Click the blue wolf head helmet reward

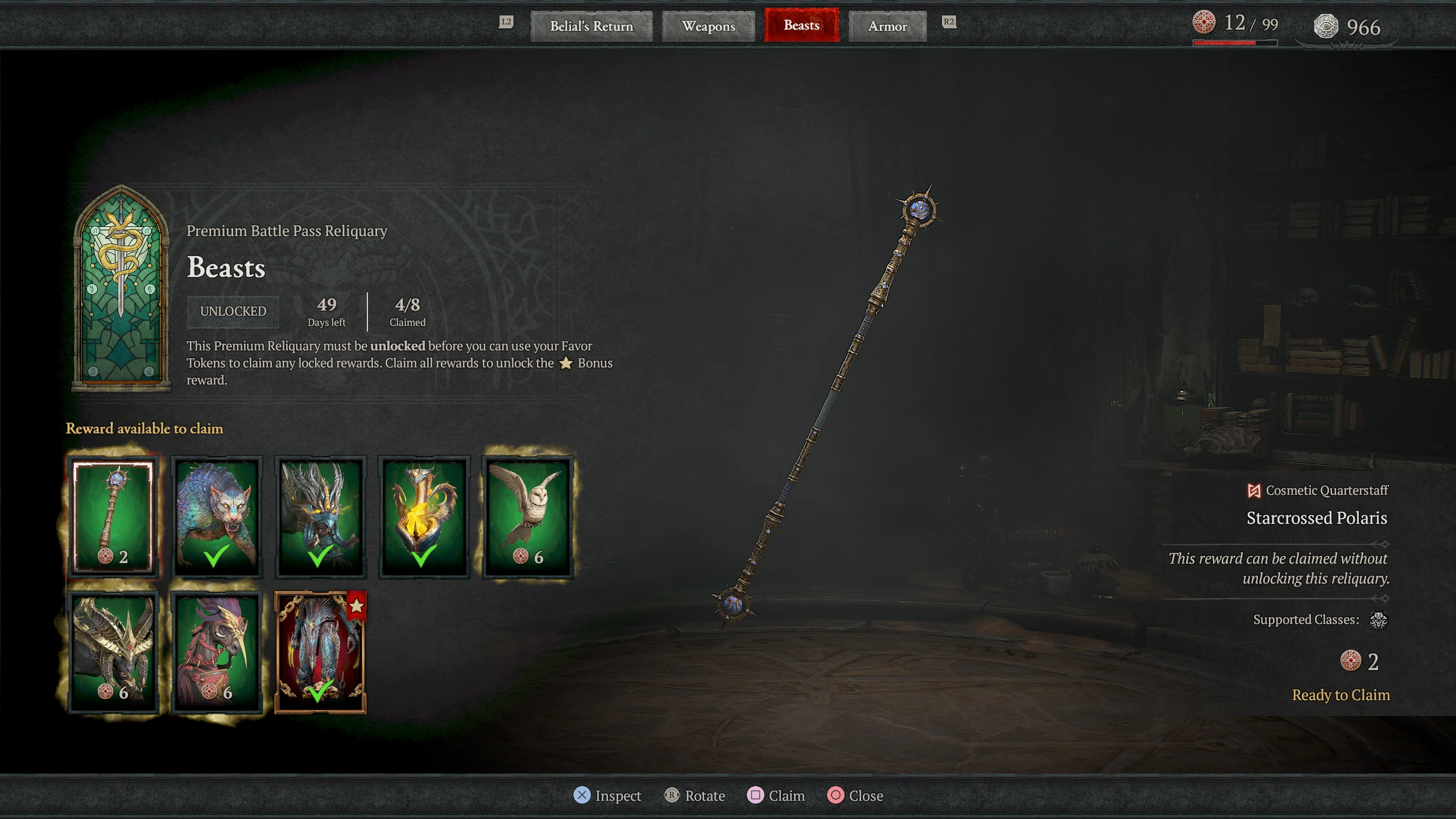pos(320,515)
